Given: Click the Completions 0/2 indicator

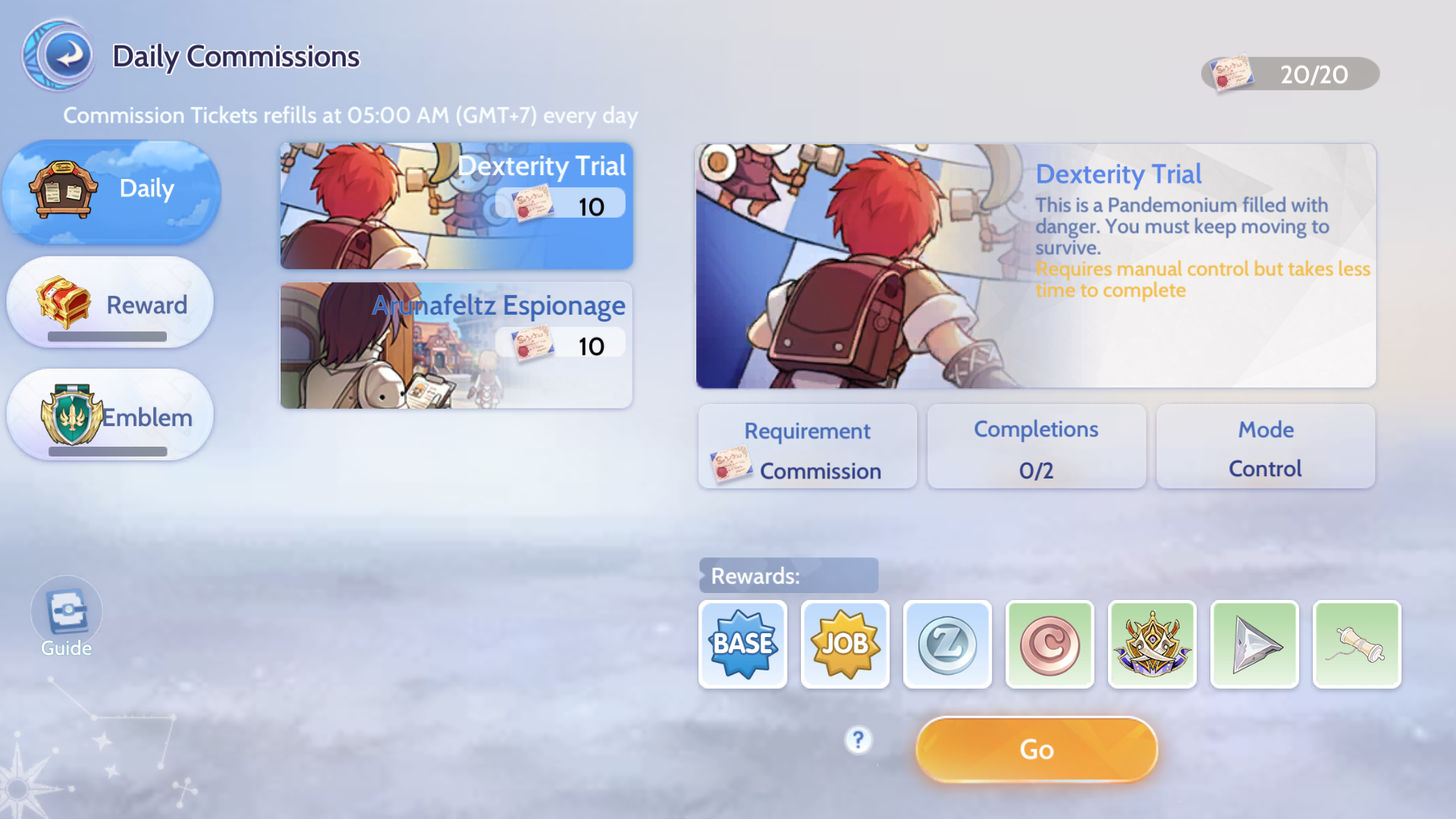Looking at the screenshot, I should [1036, 447].
